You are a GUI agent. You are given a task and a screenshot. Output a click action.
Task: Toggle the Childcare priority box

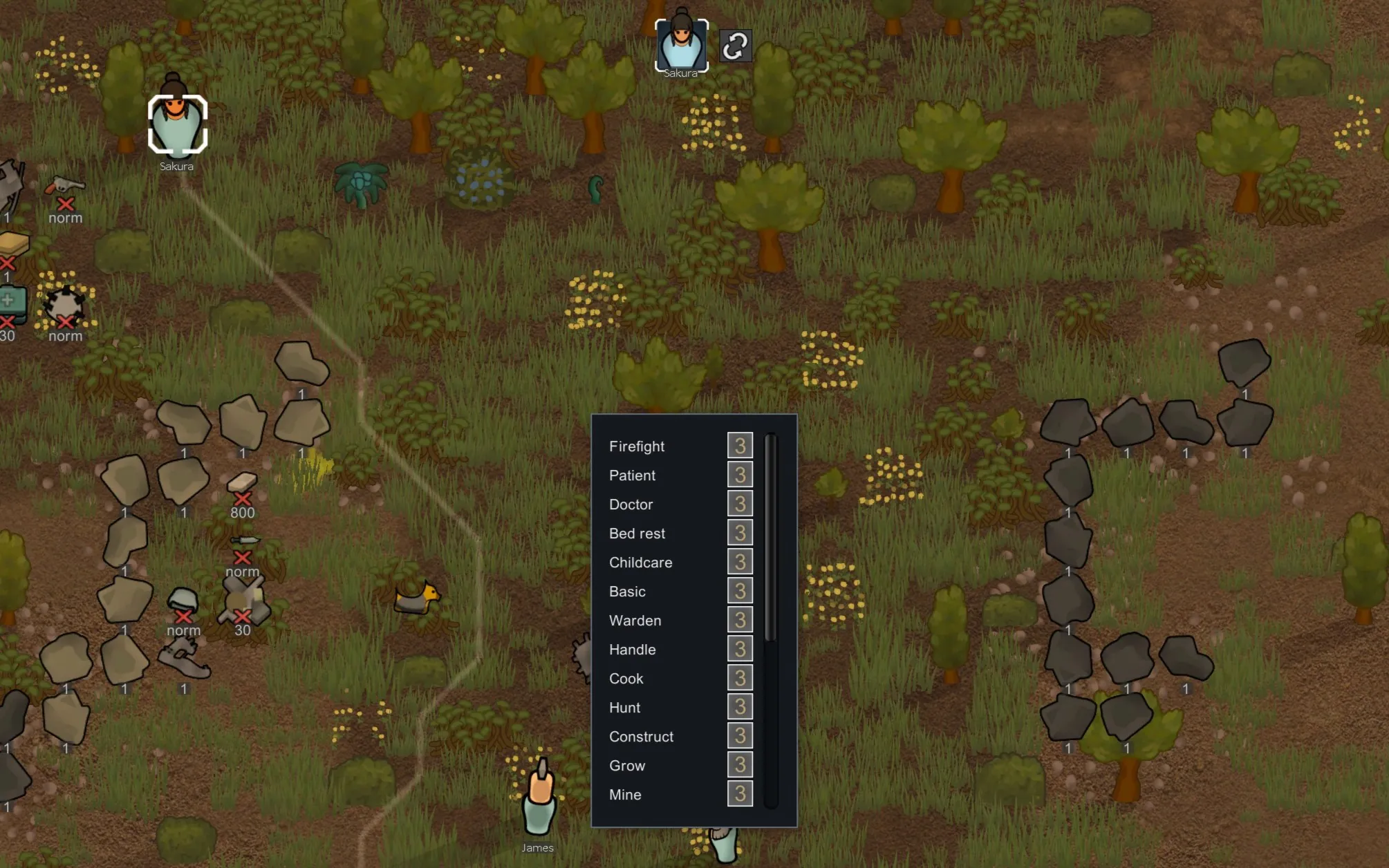[x=740, y=562]
